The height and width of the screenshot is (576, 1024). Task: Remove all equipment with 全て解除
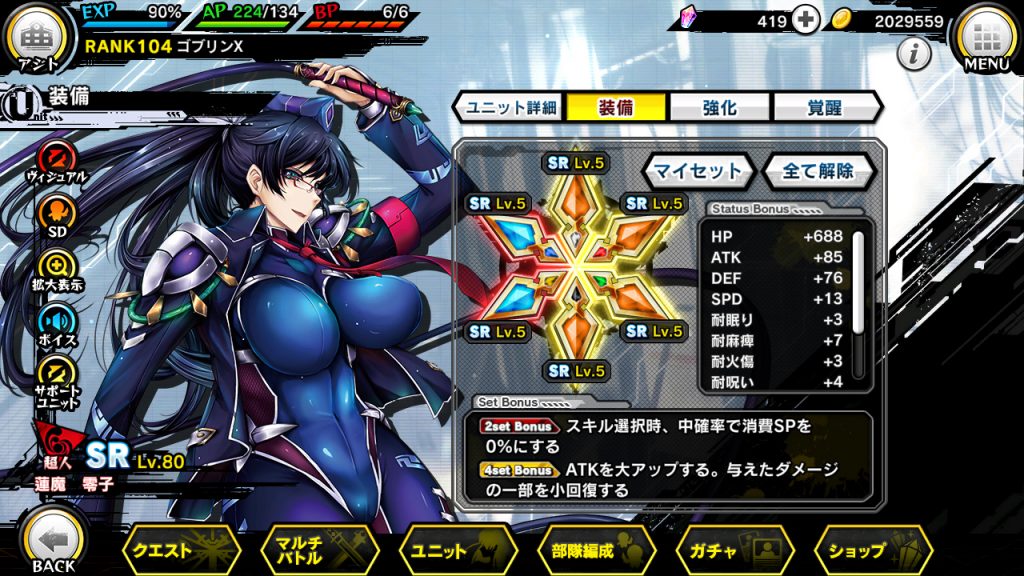click(x=818, y=170)
